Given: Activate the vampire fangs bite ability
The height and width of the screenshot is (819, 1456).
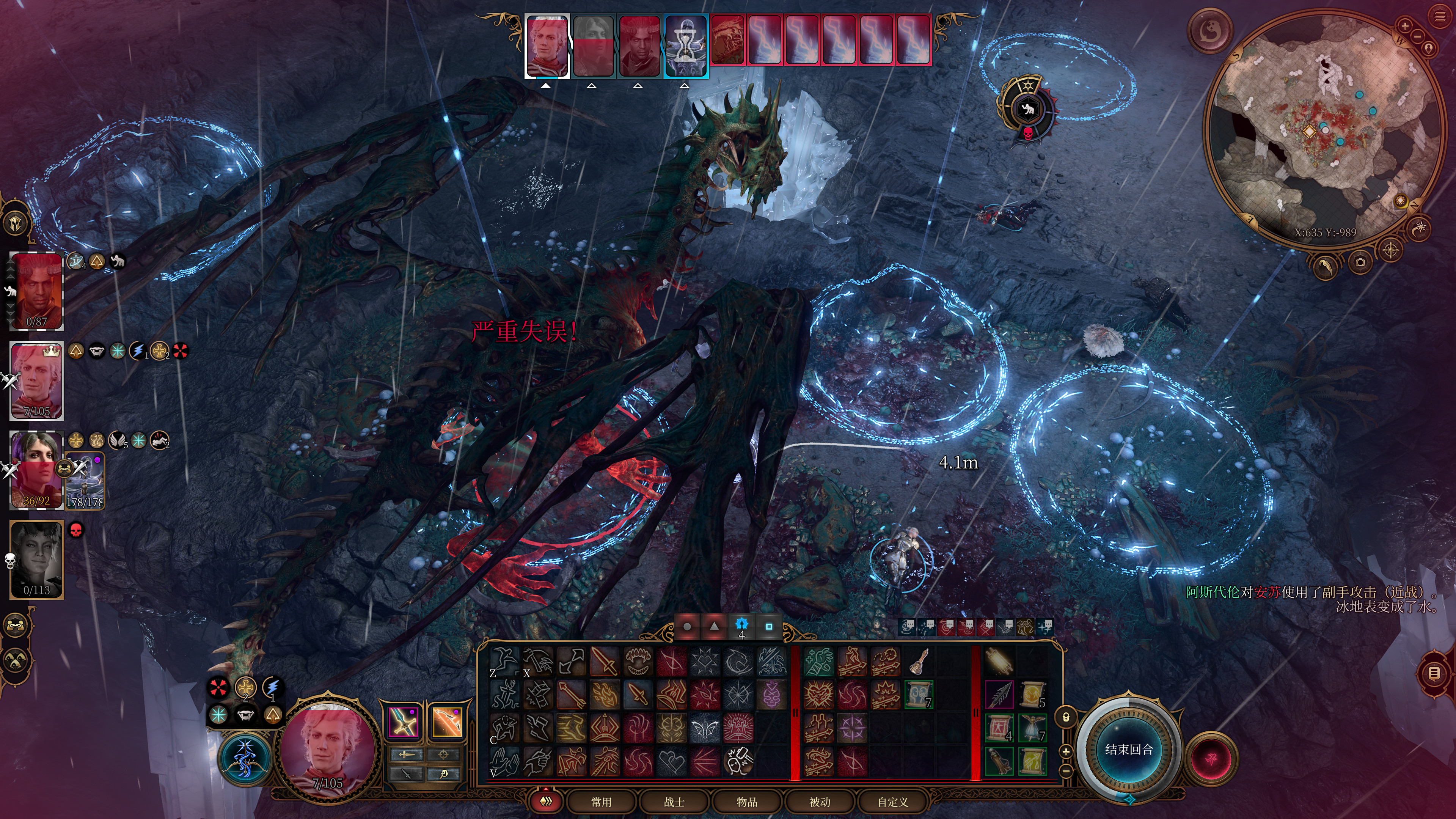Looking at the screenshot, I should [638, 661].
